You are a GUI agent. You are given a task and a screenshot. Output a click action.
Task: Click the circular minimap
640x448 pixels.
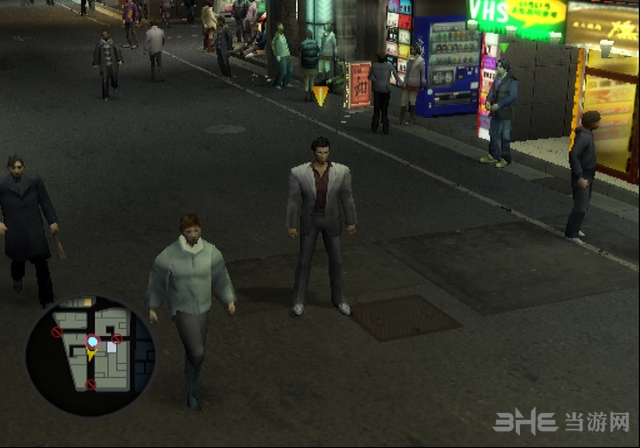[x=90, y=354]
